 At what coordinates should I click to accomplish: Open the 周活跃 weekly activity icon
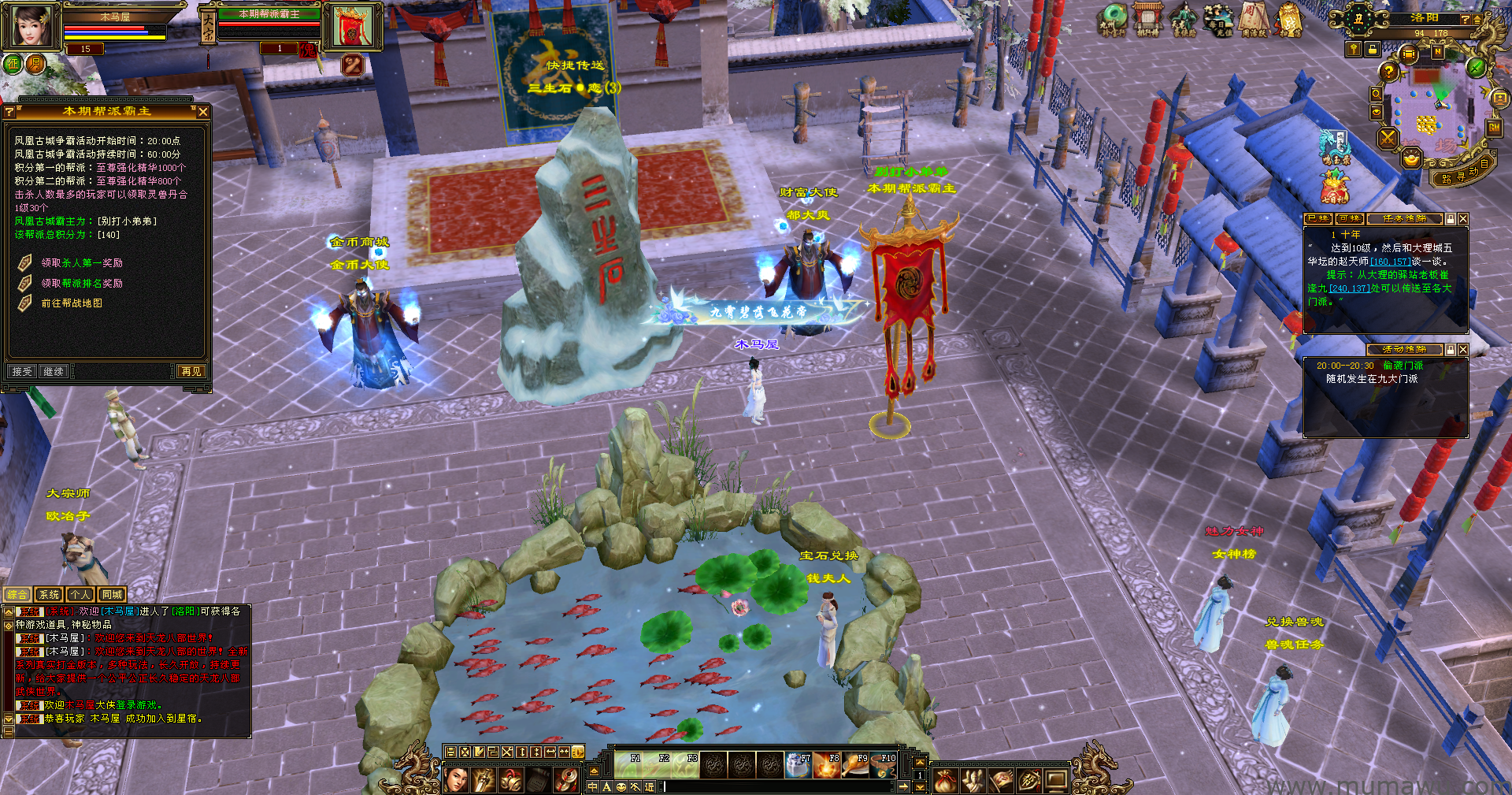click(x=1254, y=19)
